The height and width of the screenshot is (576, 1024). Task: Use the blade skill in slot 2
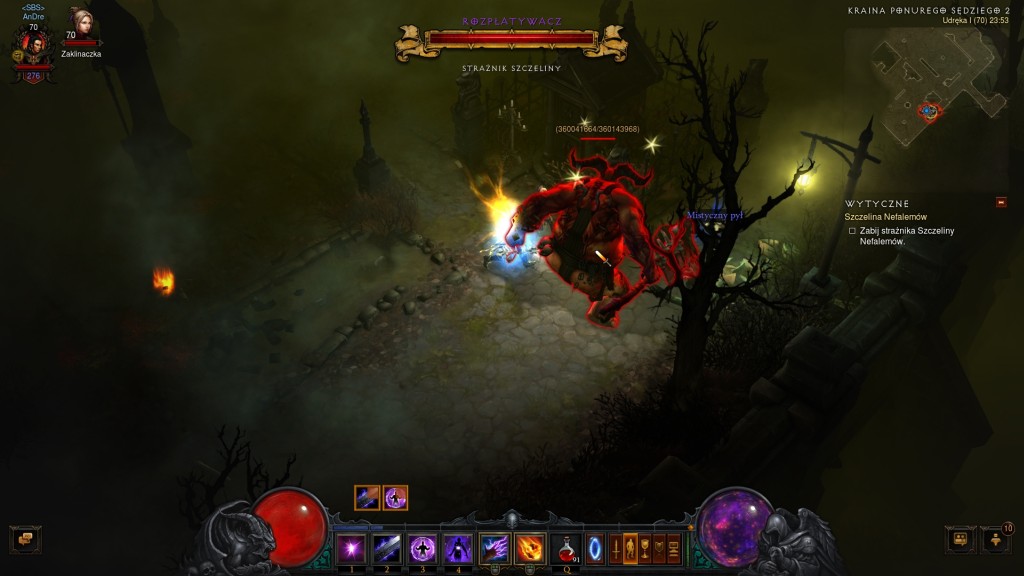coord(387,548)
